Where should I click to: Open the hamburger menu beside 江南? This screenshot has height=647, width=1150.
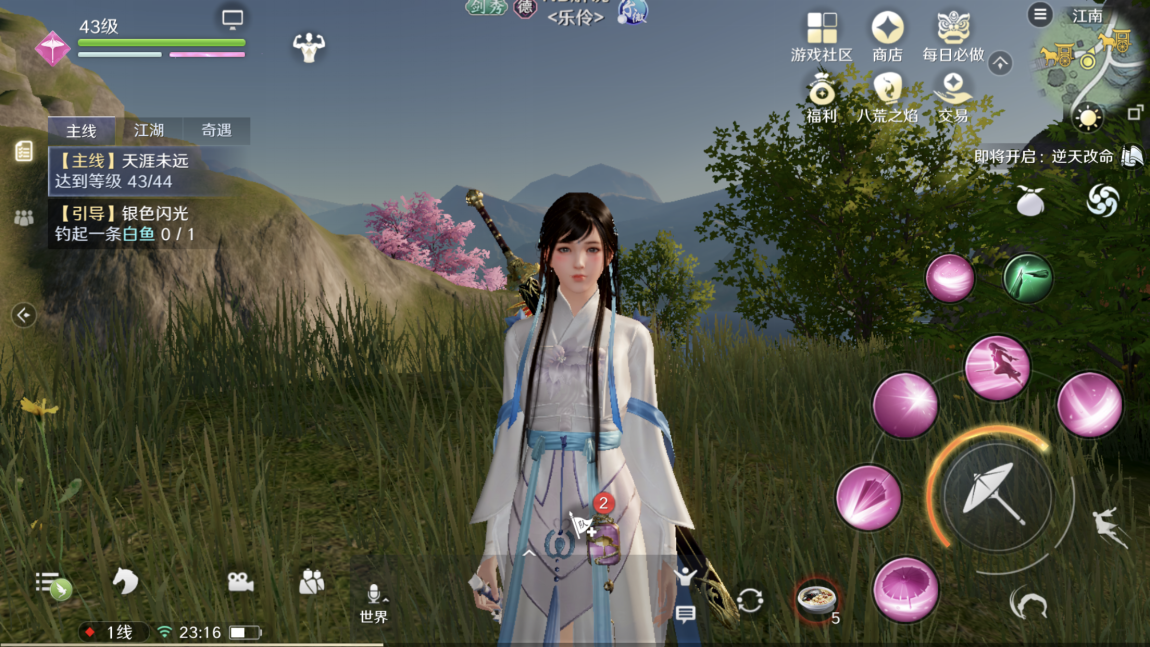[1040, 14]
